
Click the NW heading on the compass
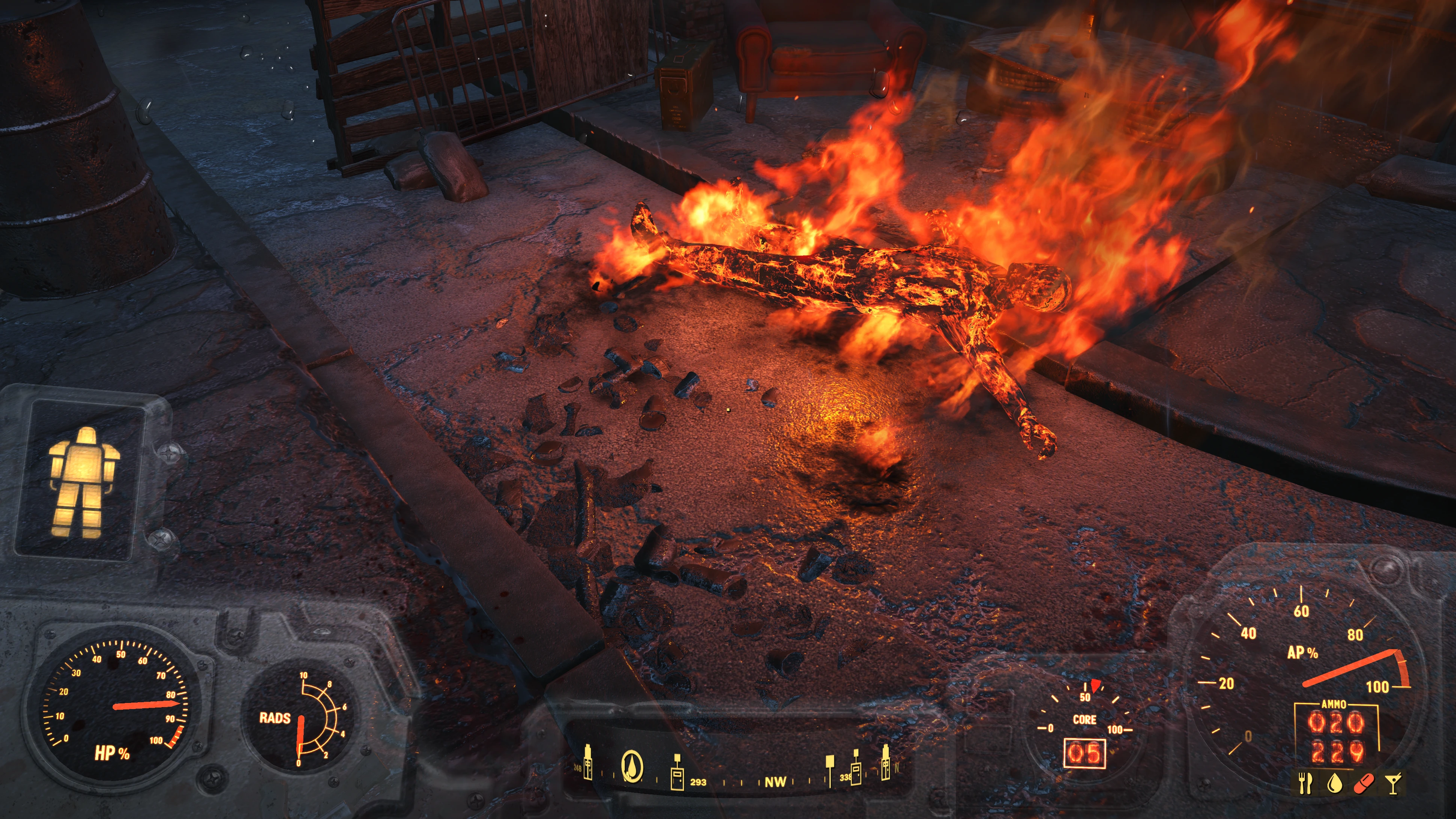point(775,782)
